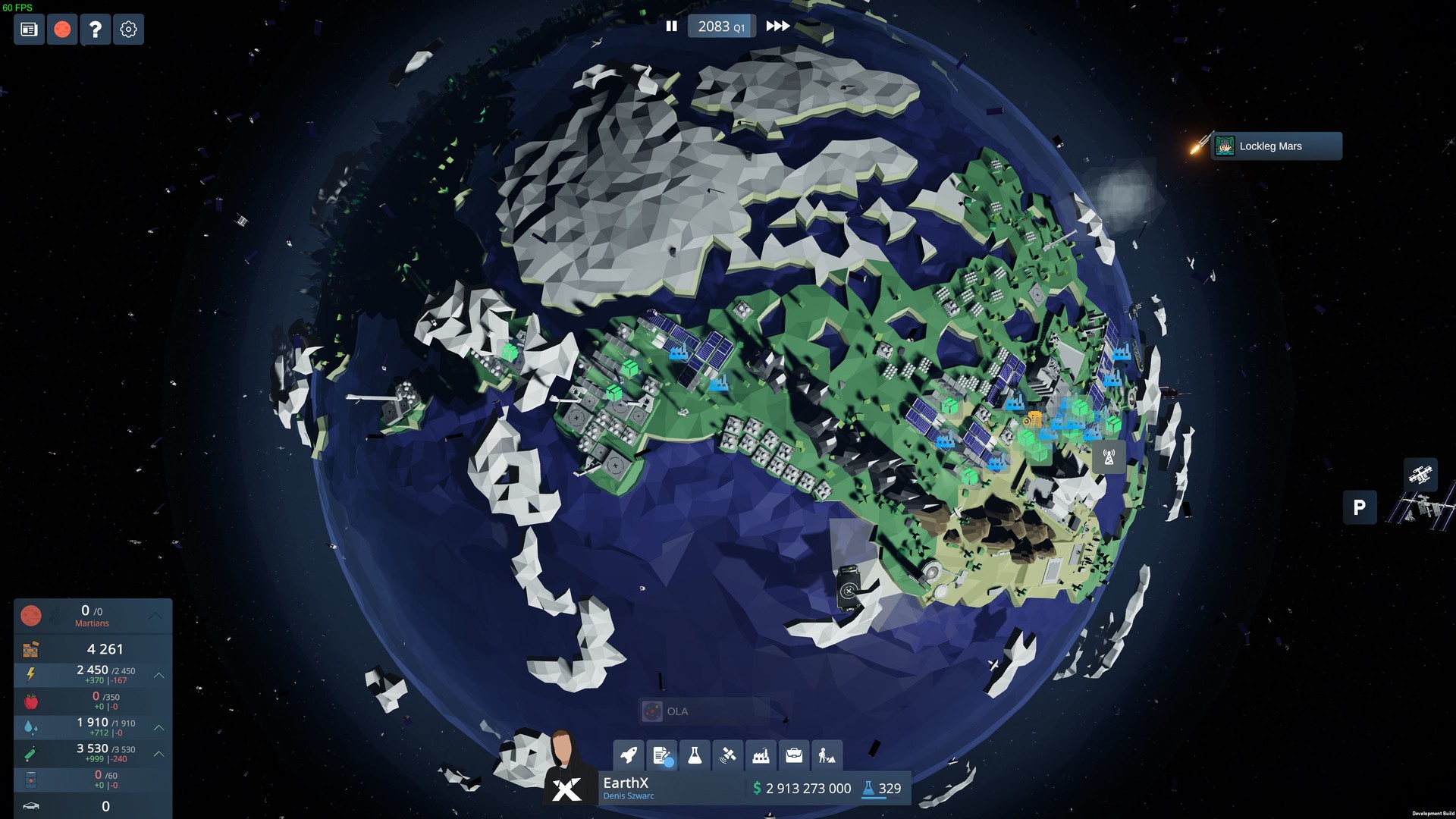Open the contracts panel with notification dot
This screenshot has width=1456, height=819.
tap(662, 755)
